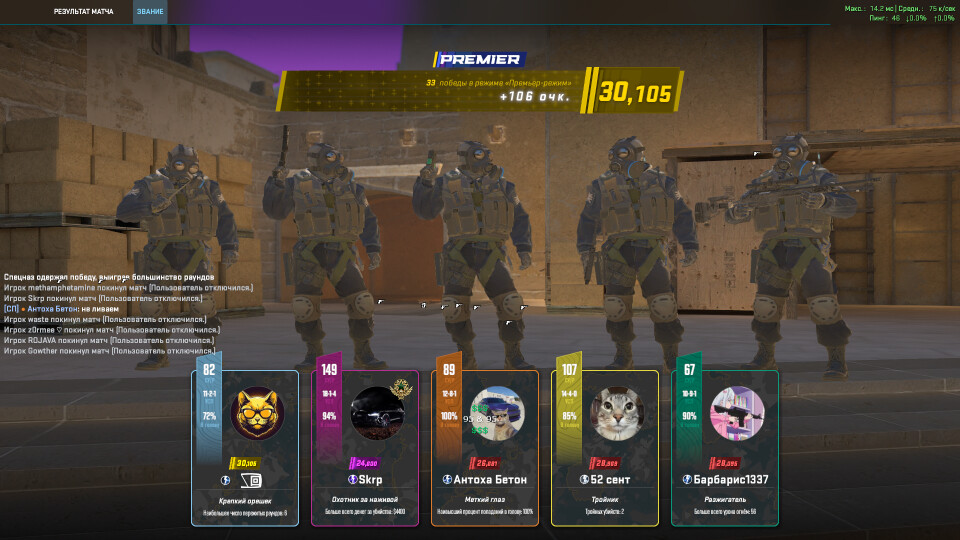Click the golden cat with sunglasses avatar
Image resolution: width=960 pixels, height=540 pixels.
coord(257,413)
